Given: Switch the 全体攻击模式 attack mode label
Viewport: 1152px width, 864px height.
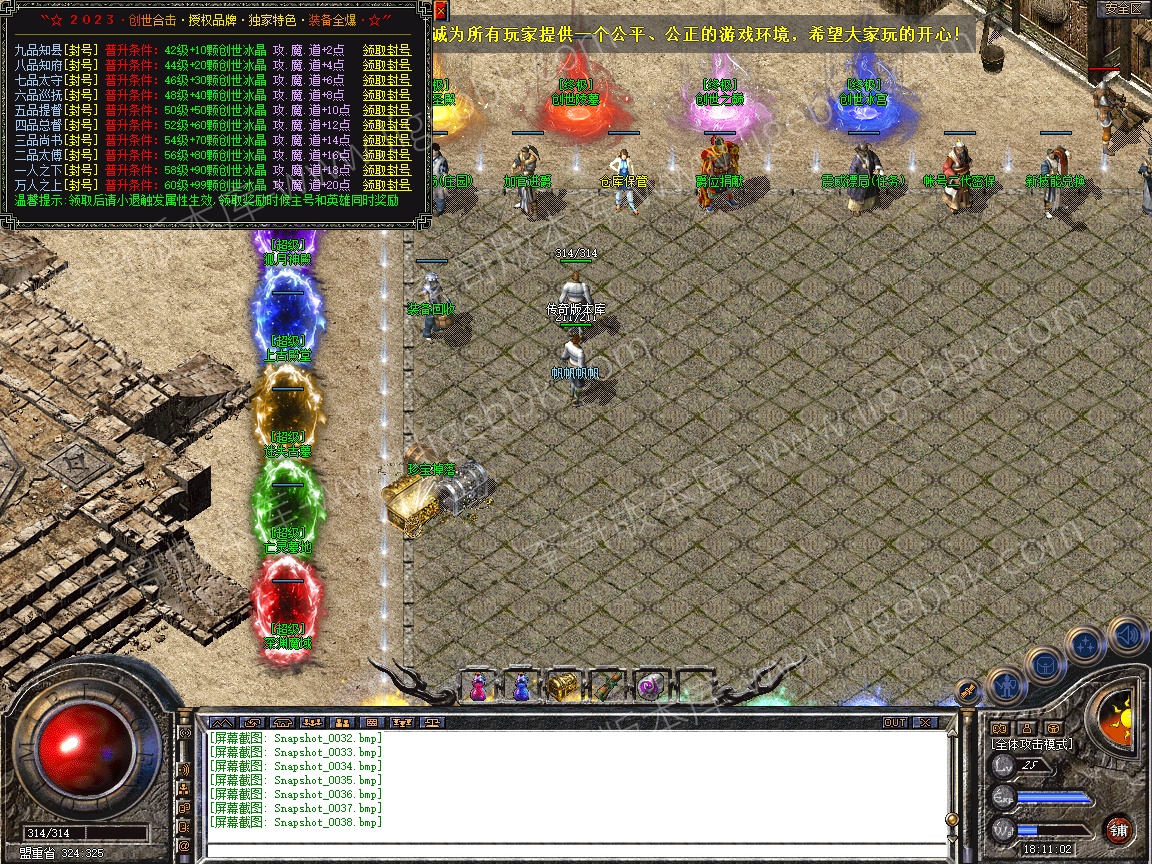Looking at the screenshot, I should [x=1032, y=744].
